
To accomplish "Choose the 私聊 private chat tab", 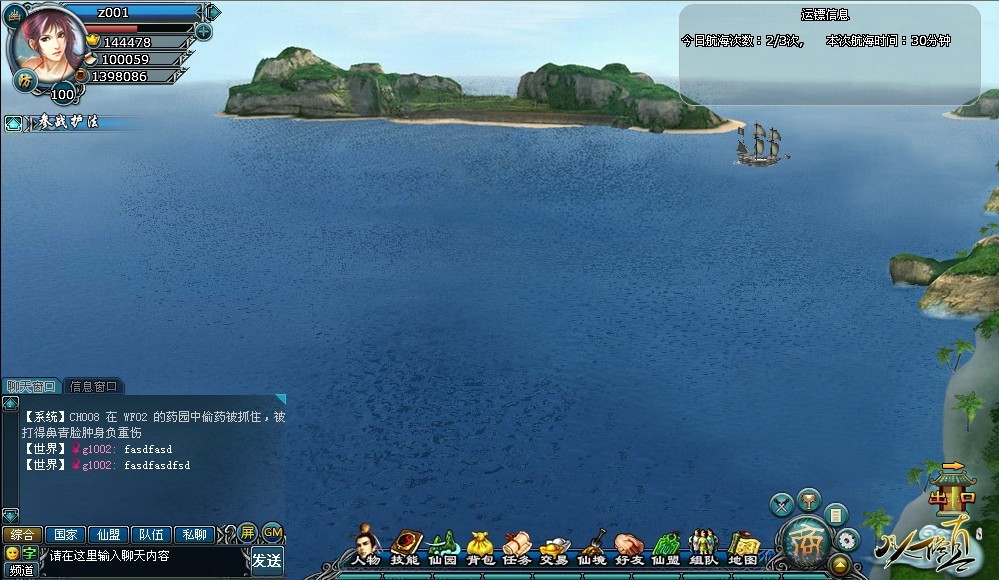I will (x=195, y=534).
